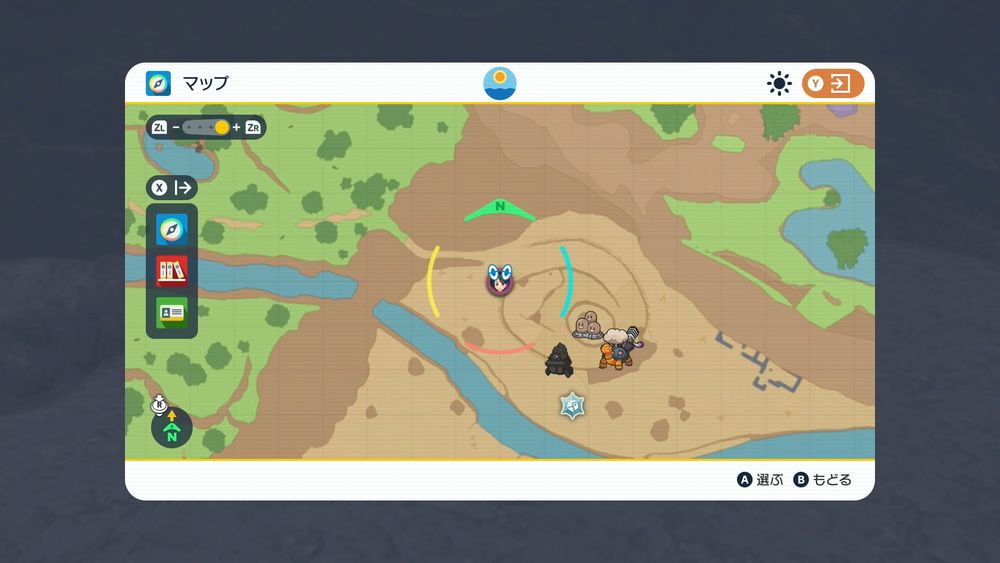Viewport: 1000px width, 563px height.
Task: Open the Pokédex books icon
Action: [172, 271]
